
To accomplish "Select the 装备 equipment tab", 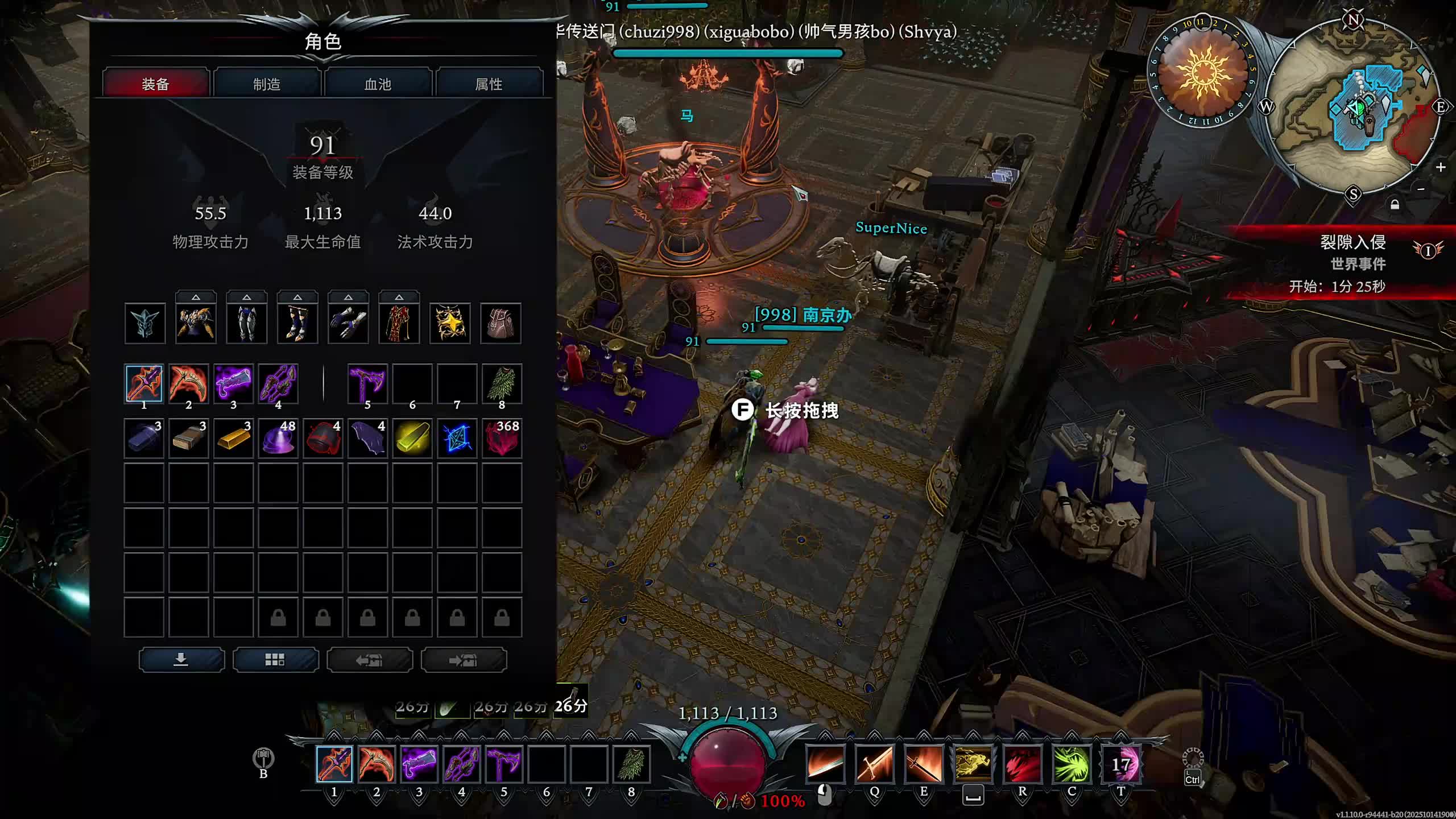I will coord(155,84).
